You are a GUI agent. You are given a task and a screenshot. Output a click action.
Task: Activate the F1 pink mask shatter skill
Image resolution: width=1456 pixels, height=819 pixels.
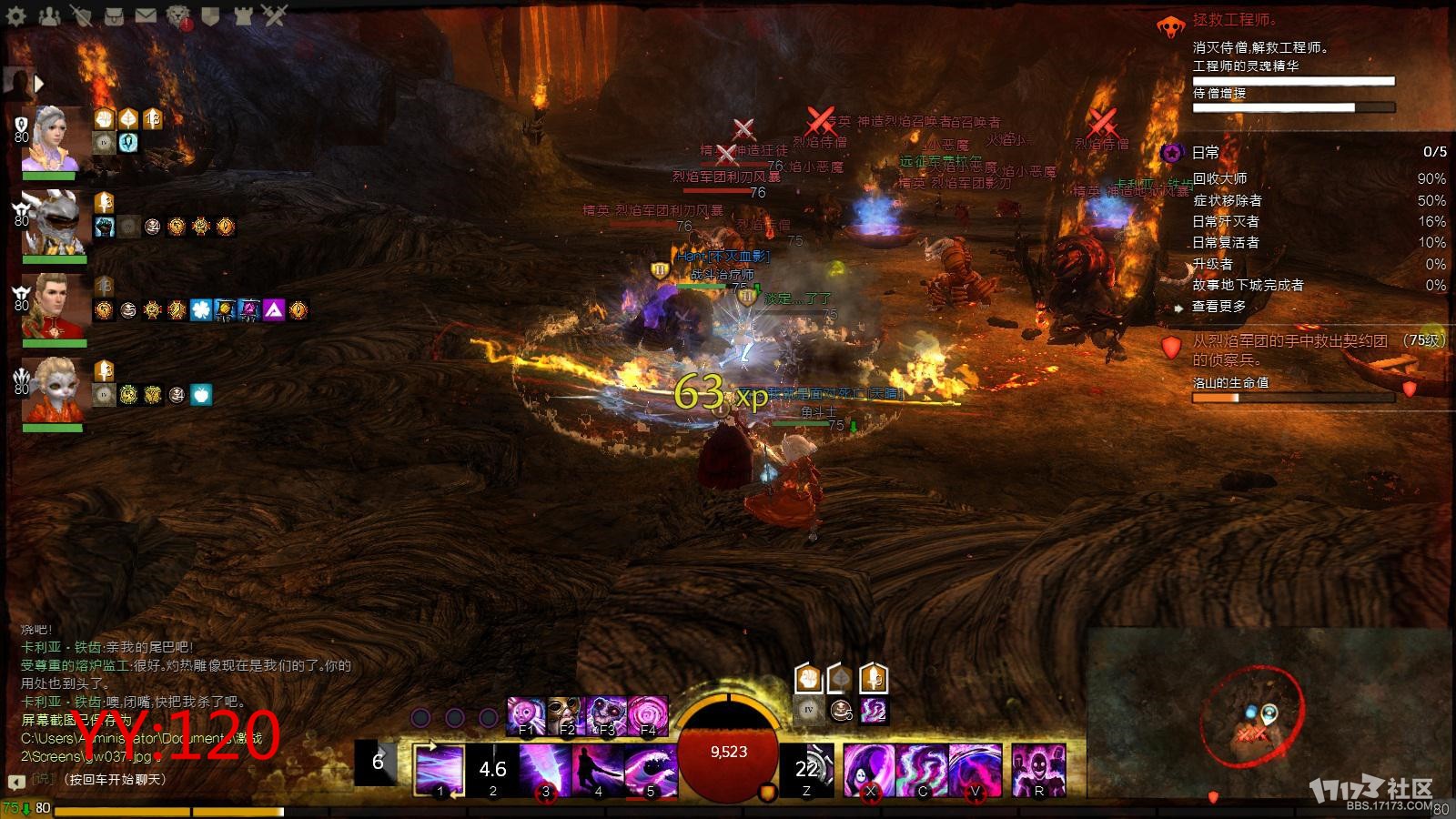click(x=525, y=716)
